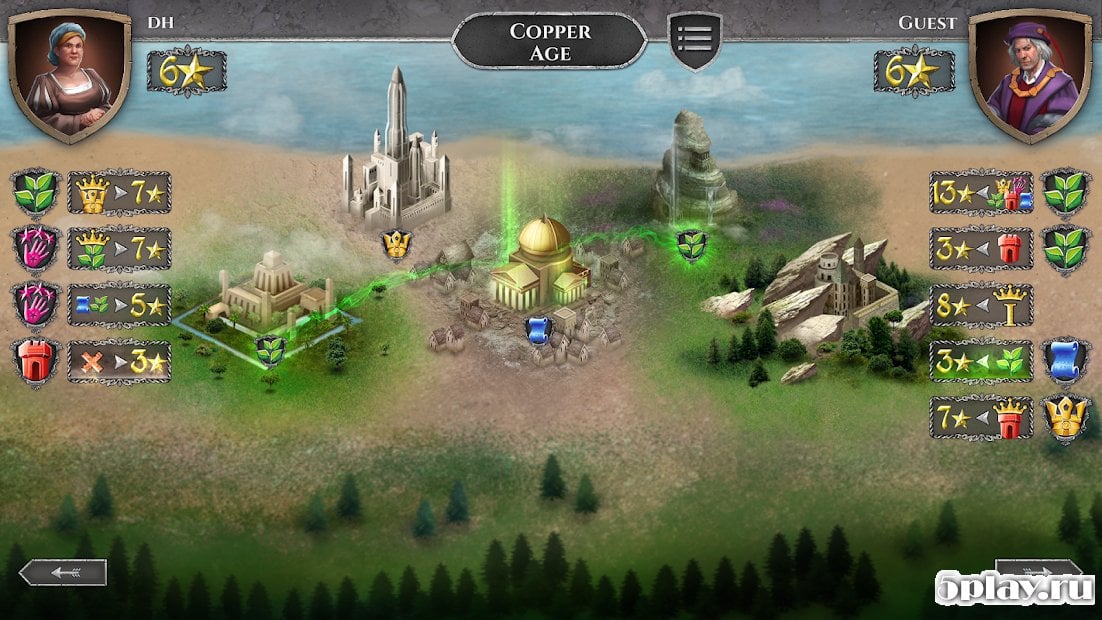Choose Guest's crowned red tower 7-star card
1102x620 pixels.
pos(980,417)
